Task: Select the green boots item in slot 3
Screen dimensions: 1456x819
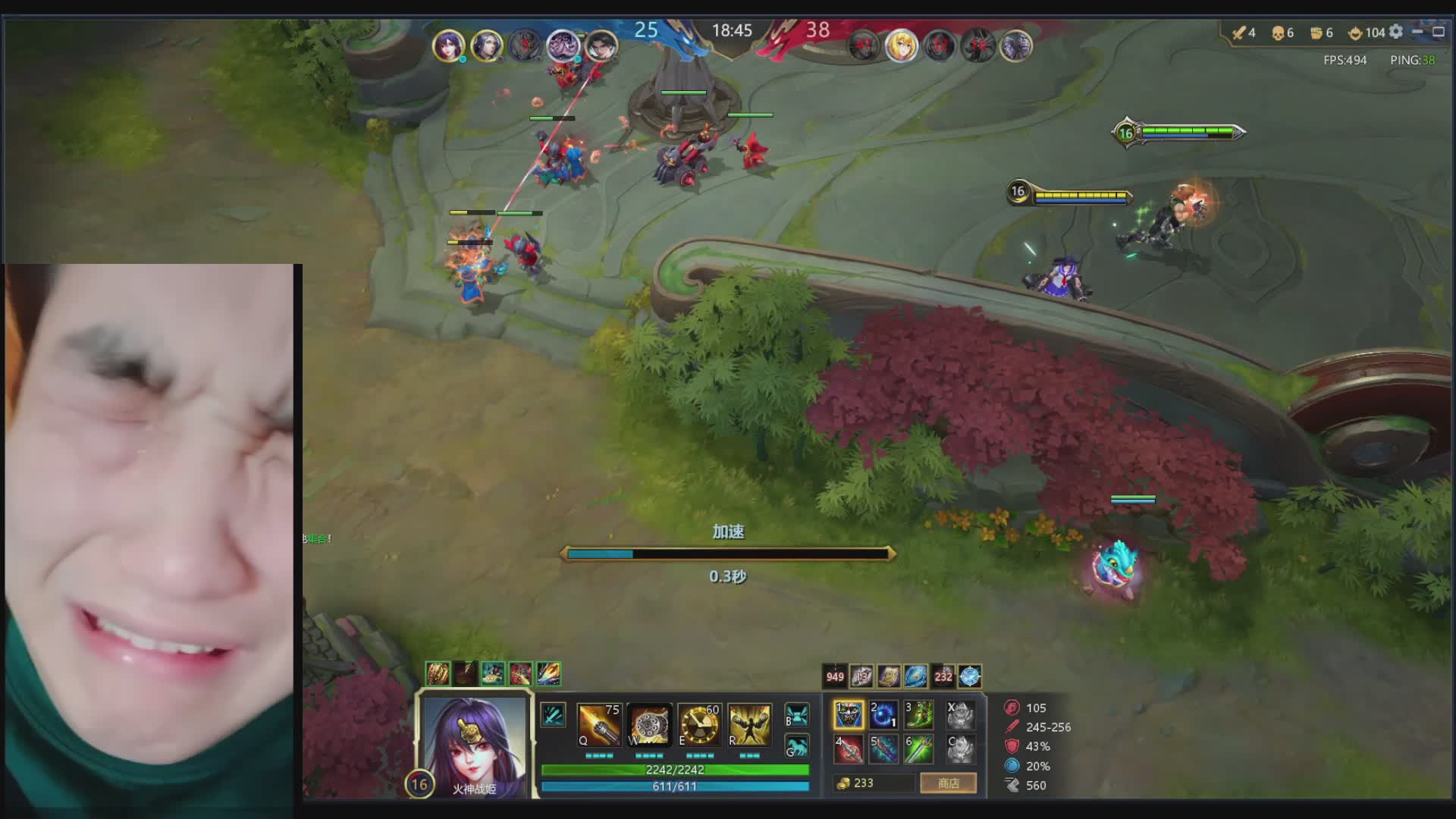Action: pyautogui.click(x=918, y=715)
